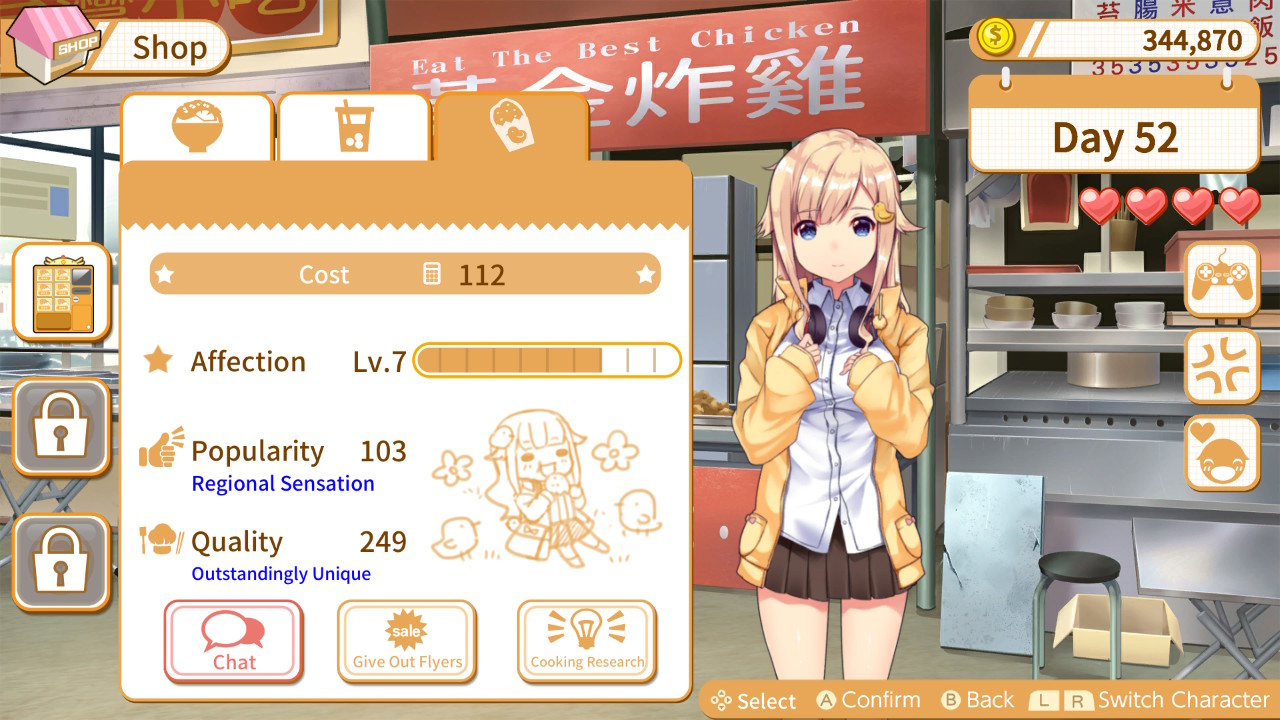The image size is (1280, 720).
Task: Click the game controller icon button
Action: pyautogui.click(x=1221, y=279)
